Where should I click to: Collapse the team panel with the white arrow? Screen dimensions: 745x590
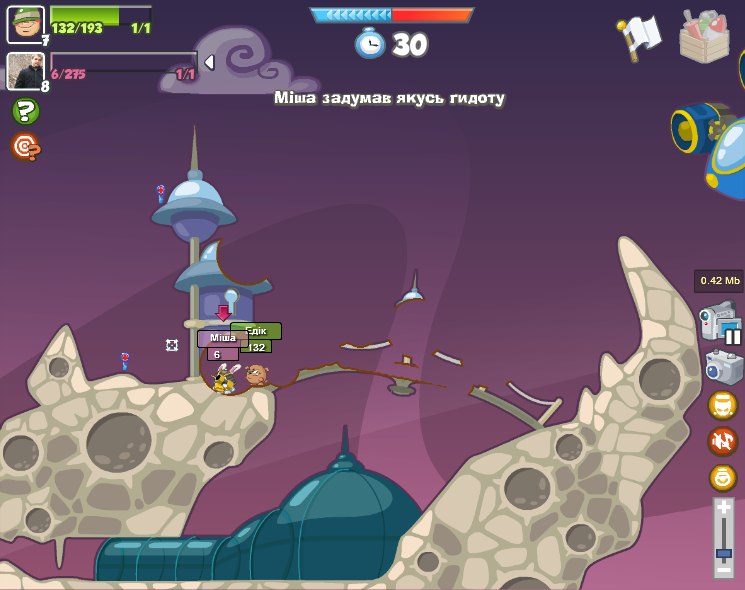(x=209, y=63)
